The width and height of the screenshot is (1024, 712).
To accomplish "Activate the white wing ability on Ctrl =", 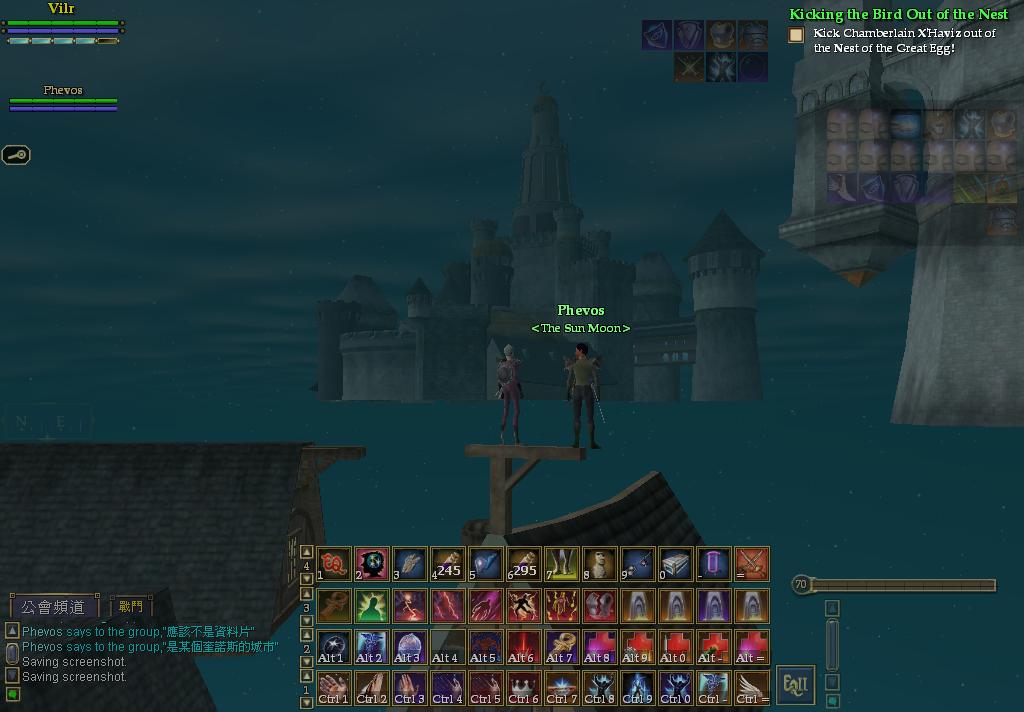I will pos(752,687).
